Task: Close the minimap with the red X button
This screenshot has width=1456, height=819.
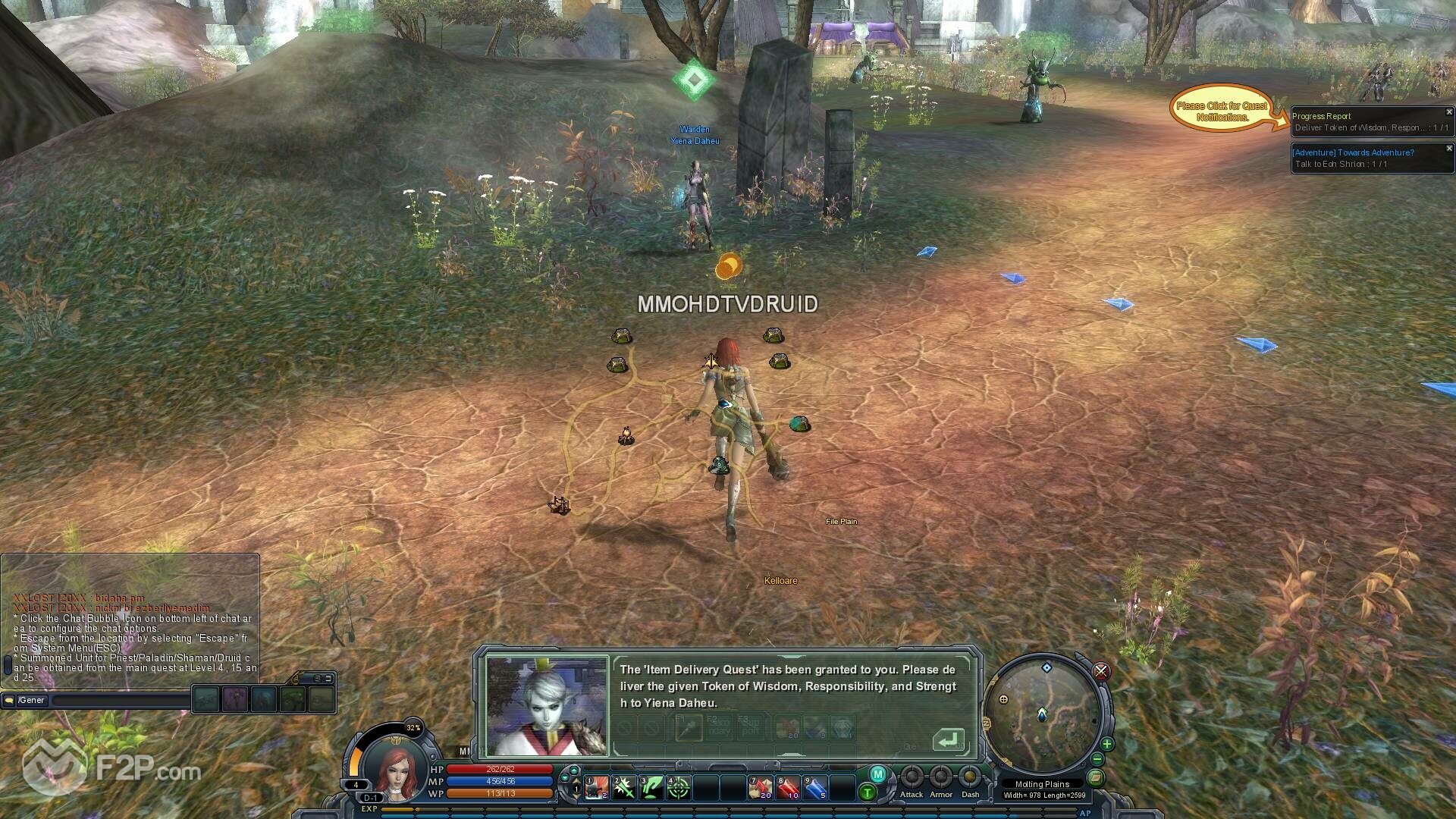Action: 1101,671
